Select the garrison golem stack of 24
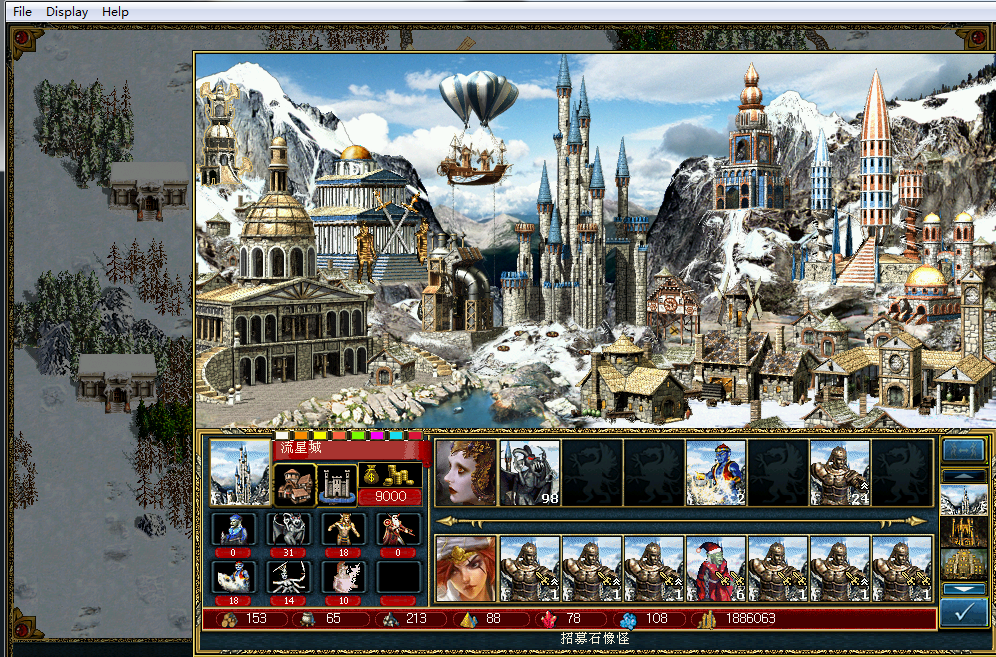996x657 pixels. (840, 472)
